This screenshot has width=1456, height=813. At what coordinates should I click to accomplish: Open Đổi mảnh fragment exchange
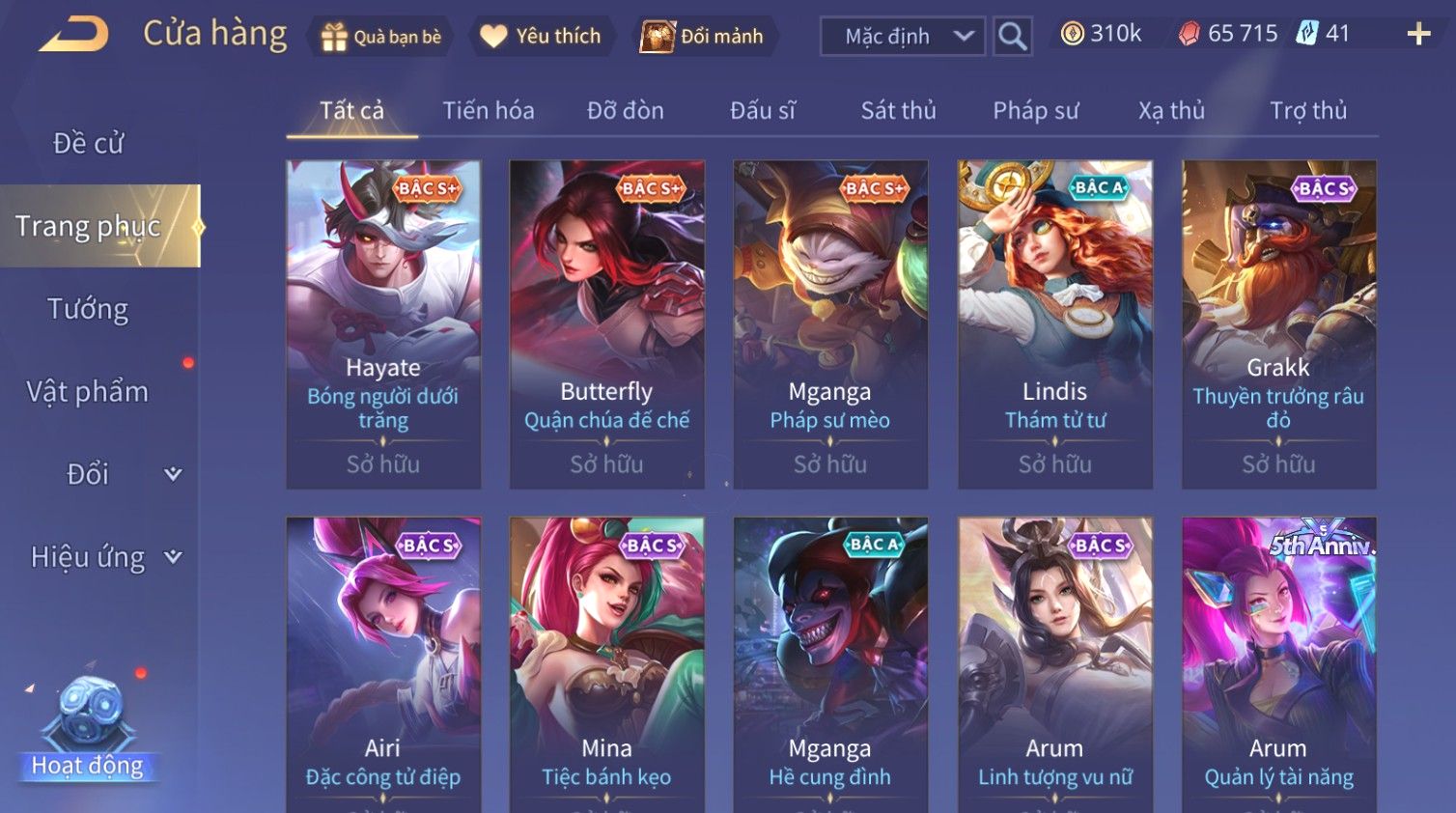pyautogui.click(x=703, y=37)
